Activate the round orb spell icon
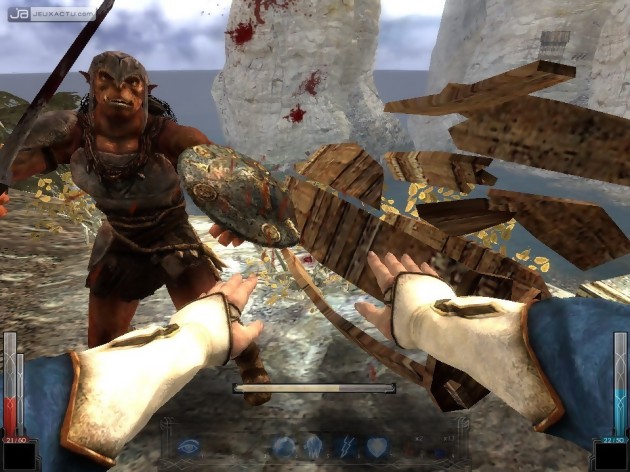Screen dimensions: 630x472 (x=284, y=447)
